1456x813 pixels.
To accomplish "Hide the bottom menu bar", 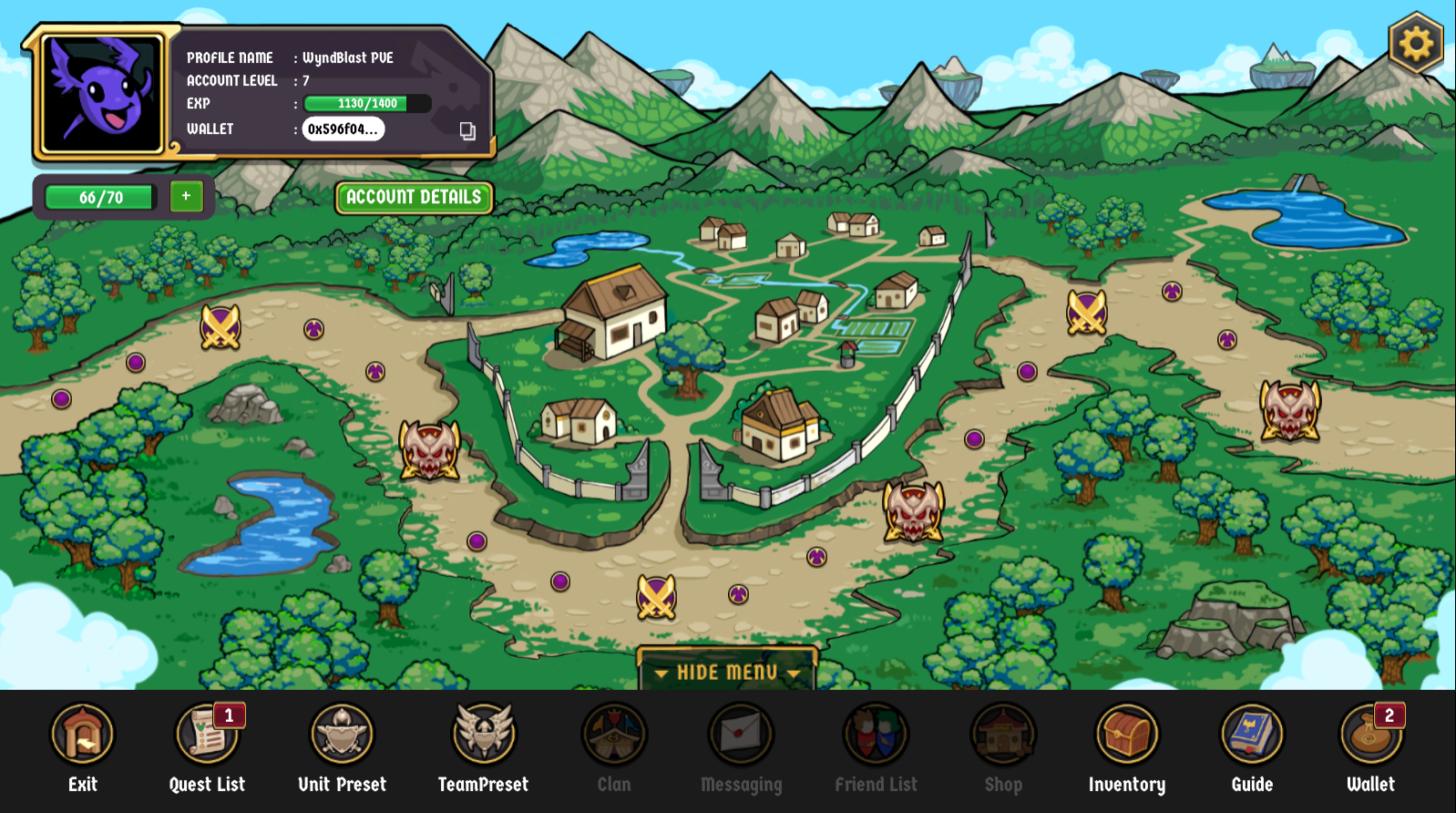I will [726, 672].
